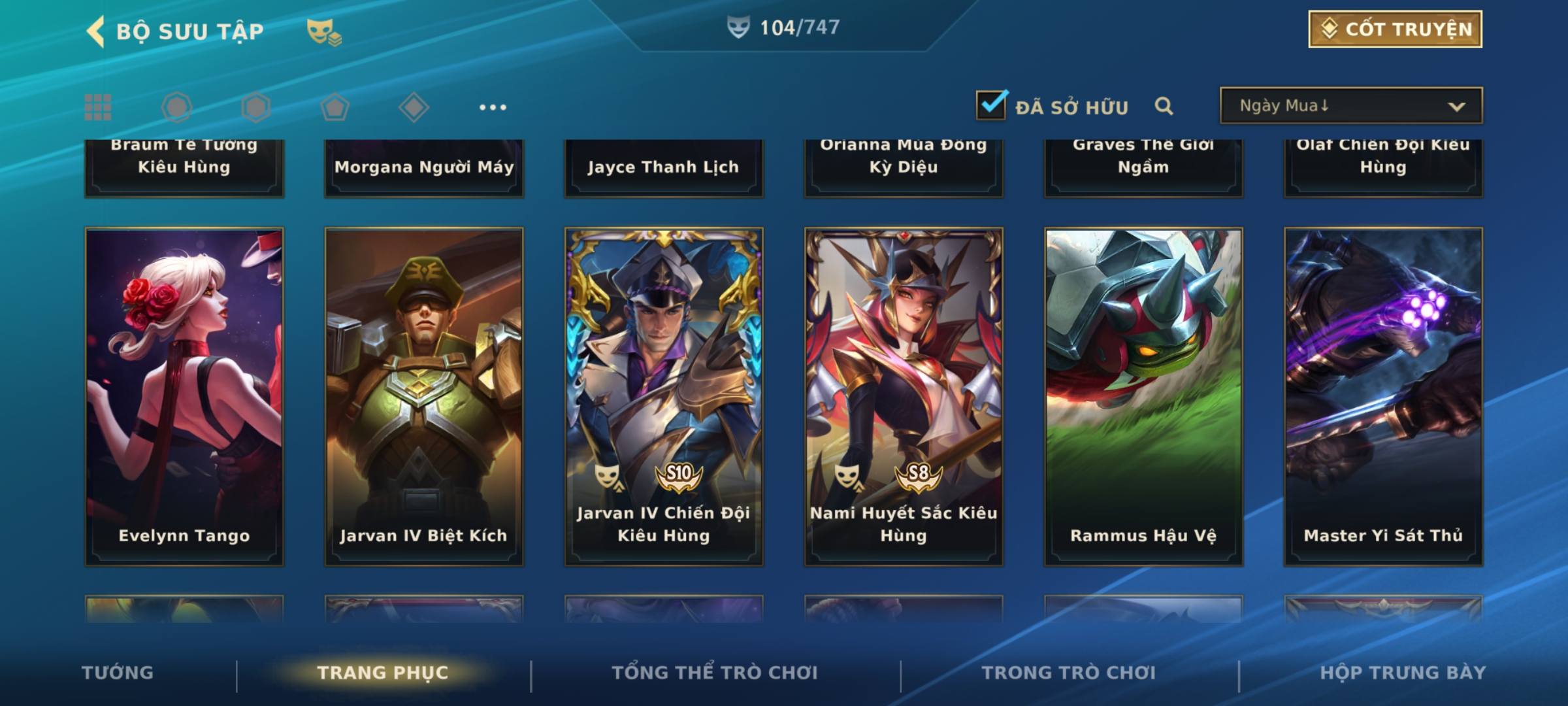The width and height of the screenshot is (1568, 706).
Task: Go to the Hộp Trưng Bày tab
Action: click(x=1402, y=673)
